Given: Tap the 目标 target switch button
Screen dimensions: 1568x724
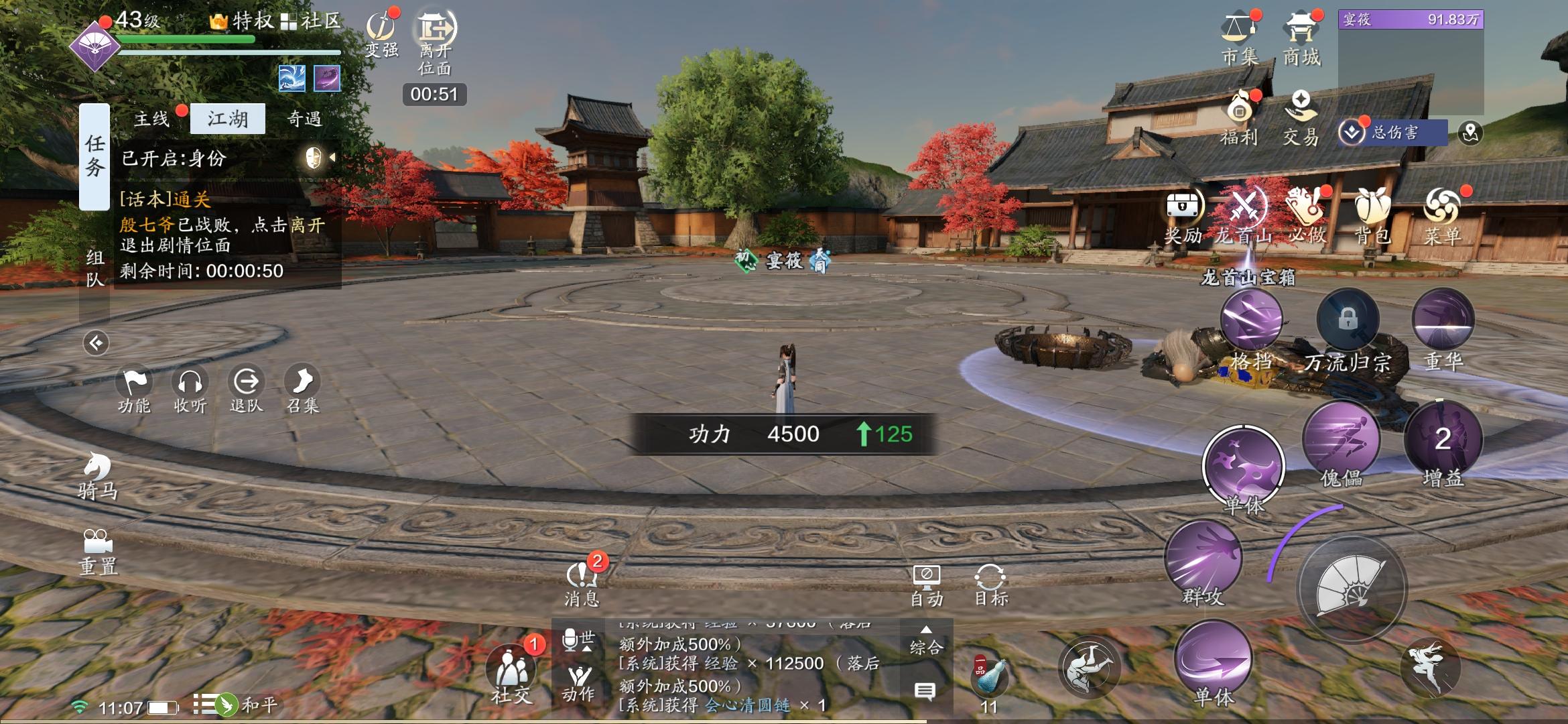Looking at the screenshot, I should [990, 585].
